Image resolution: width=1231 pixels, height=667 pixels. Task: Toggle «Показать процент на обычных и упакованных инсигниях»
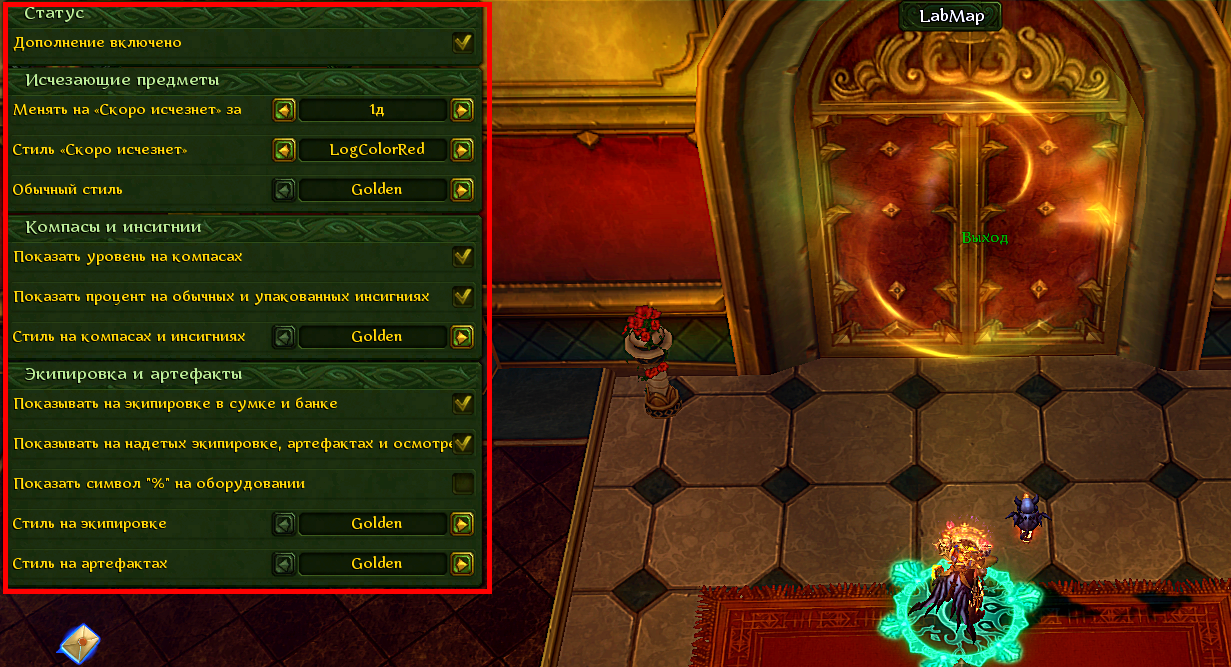462,296
